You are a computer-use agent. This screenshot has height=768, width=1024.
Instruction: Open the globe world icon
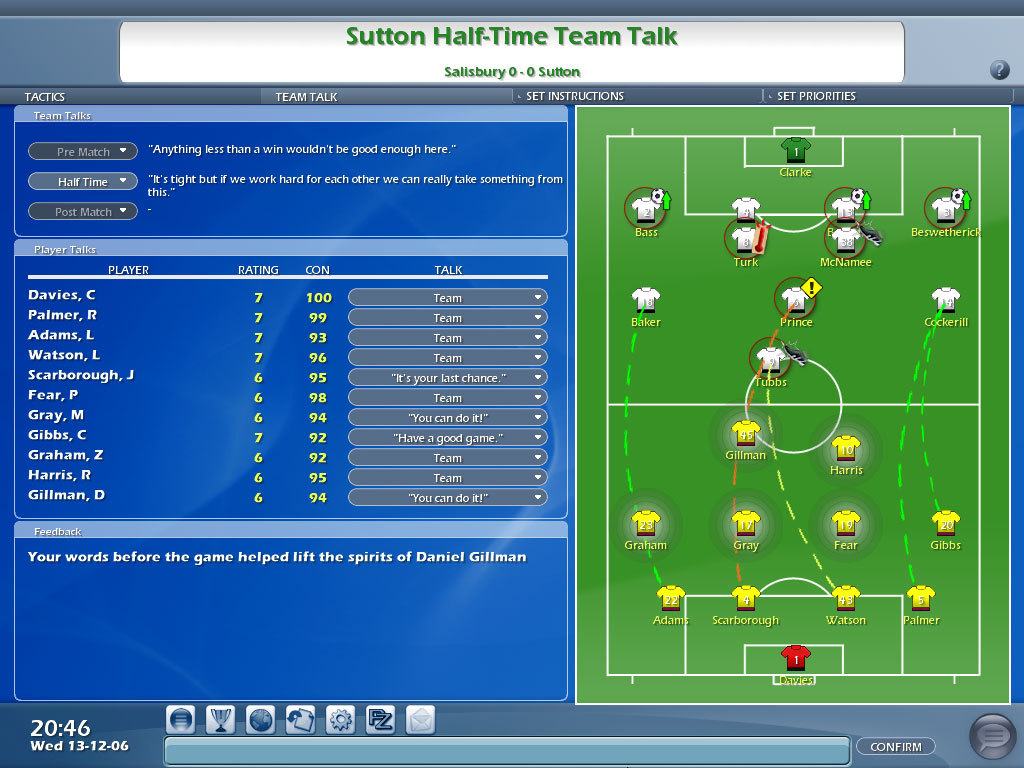pos(260,720)
